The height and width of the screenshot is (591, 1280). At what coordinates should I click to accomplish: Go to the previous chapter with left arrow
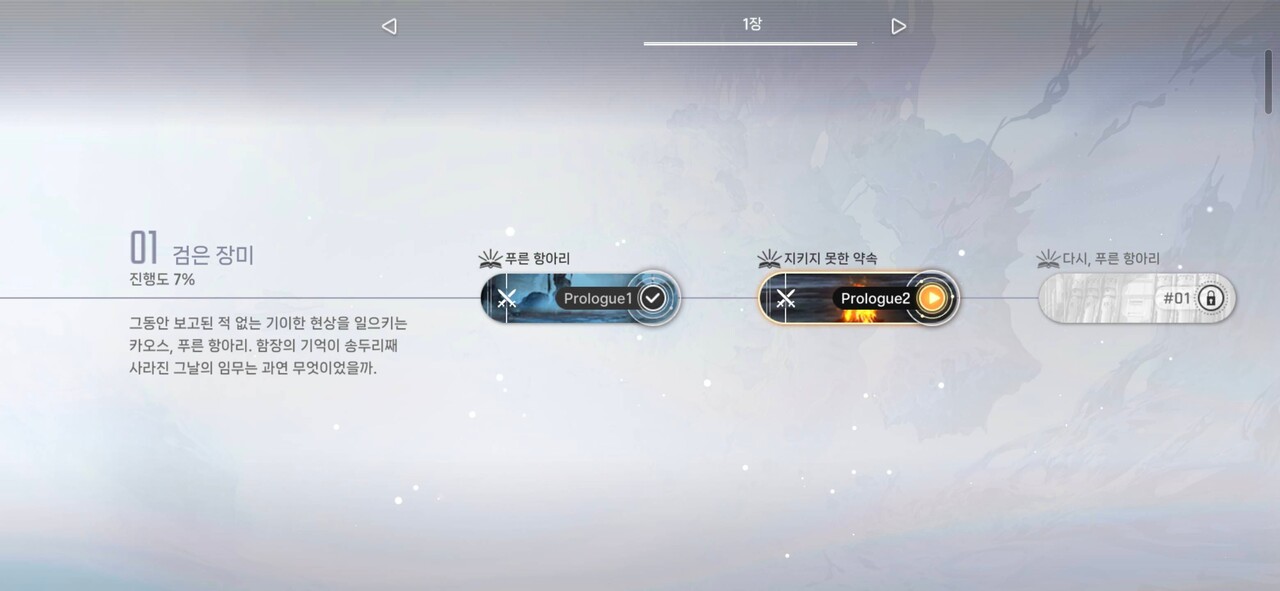(x=389, y=26)
